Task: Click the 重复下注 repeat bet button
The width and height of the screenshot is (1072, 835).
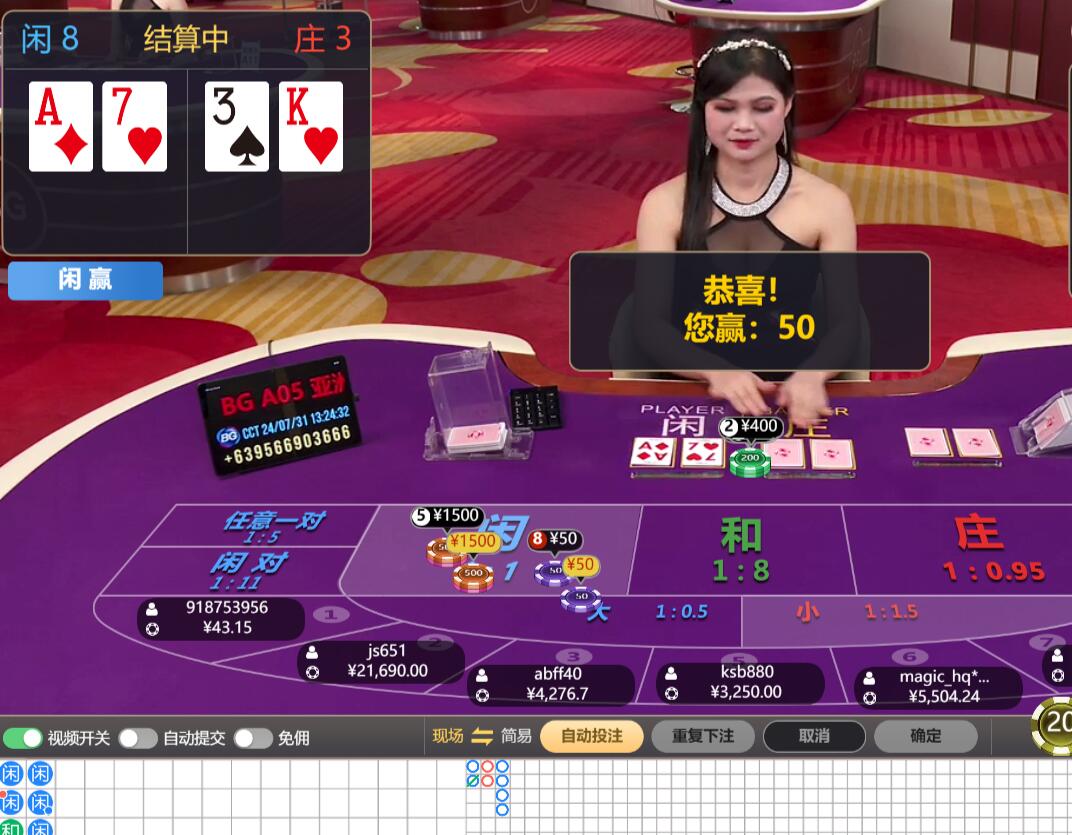Action: point(702,736)
